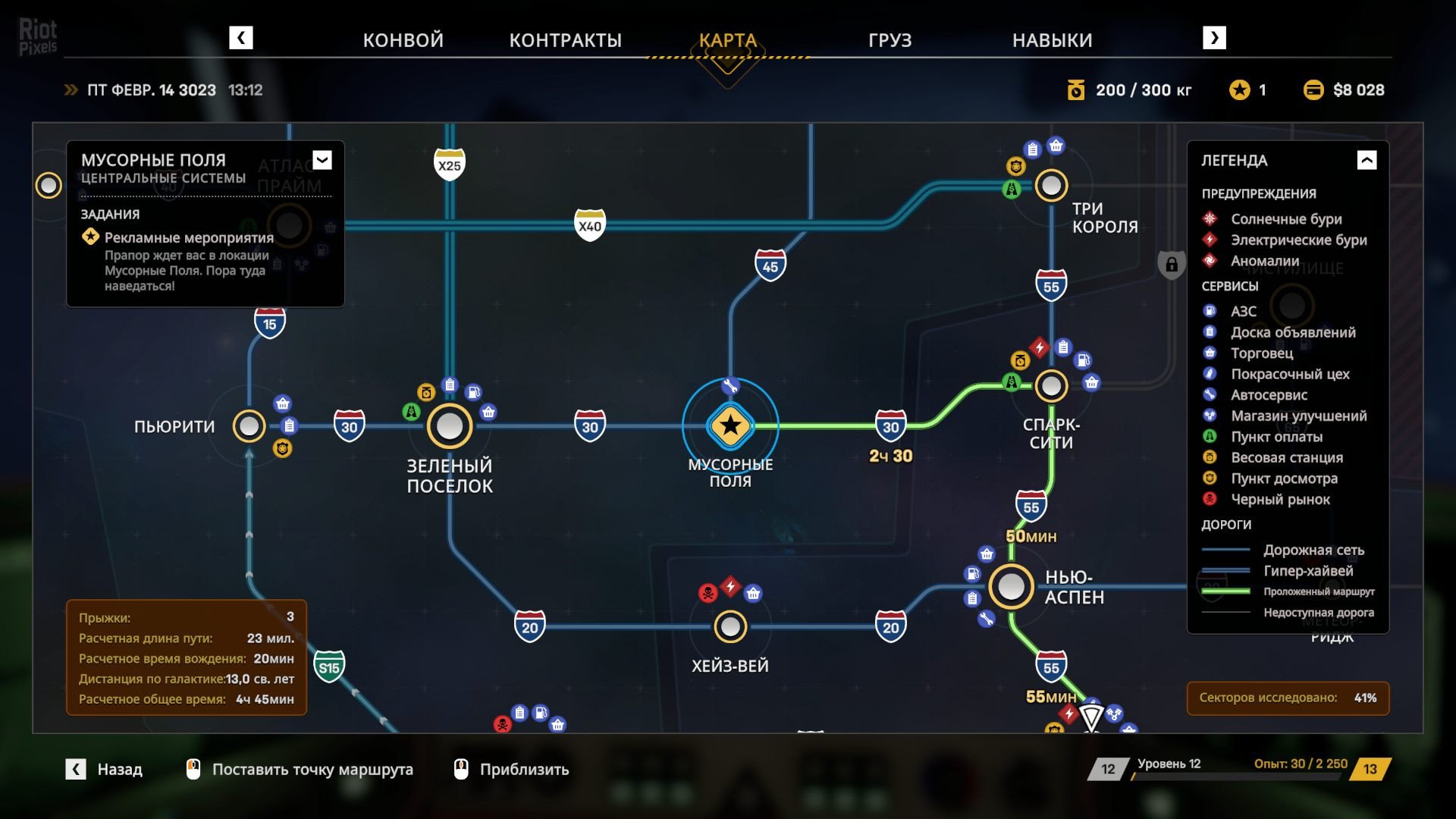Select the Пьюрити map node
Image resolution: width=1456 pixels, height=819 pixels.
[x=249, y=426]
